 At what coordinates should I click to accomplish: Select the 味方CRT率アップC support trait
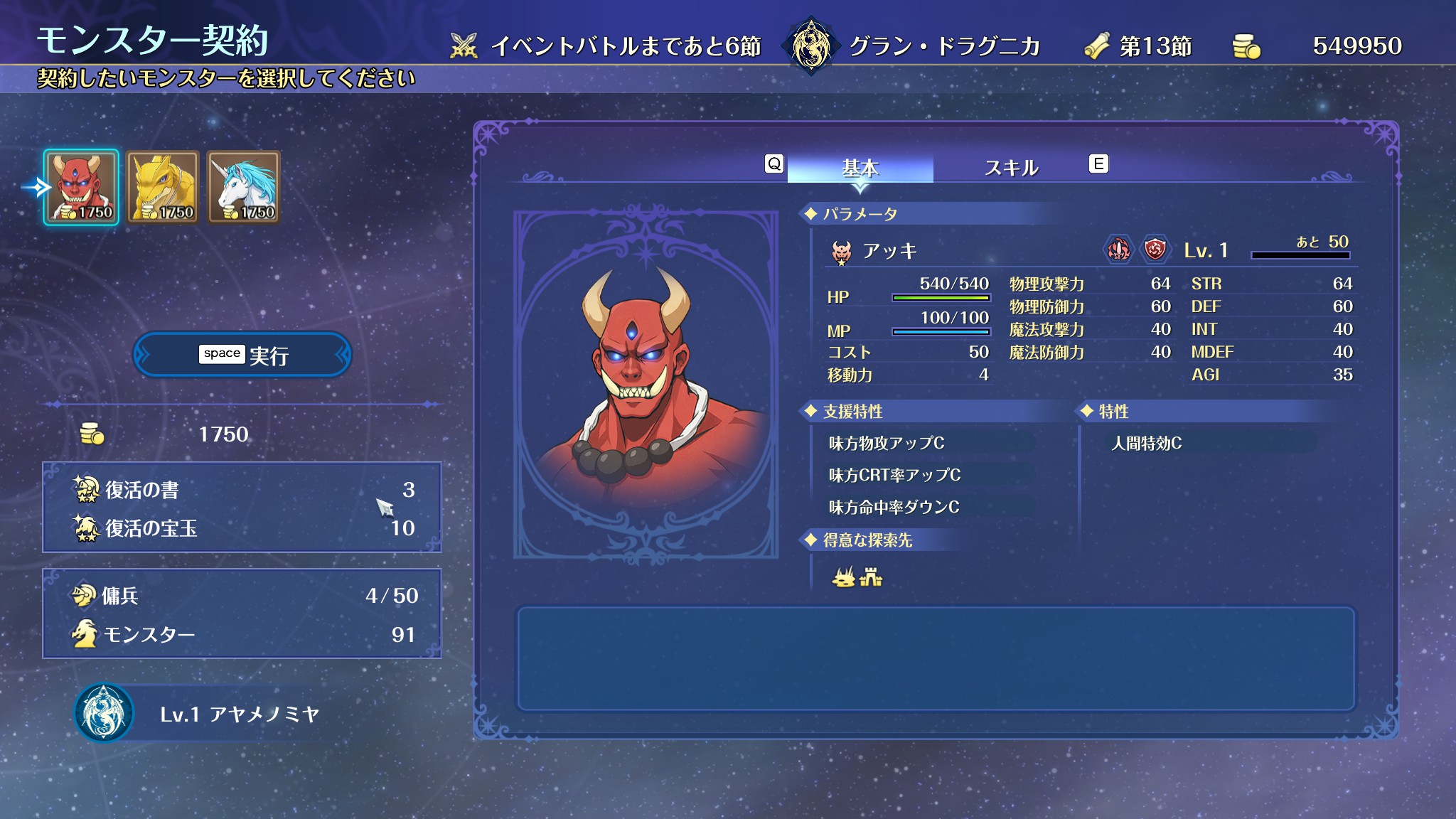[x=894, y=475]
